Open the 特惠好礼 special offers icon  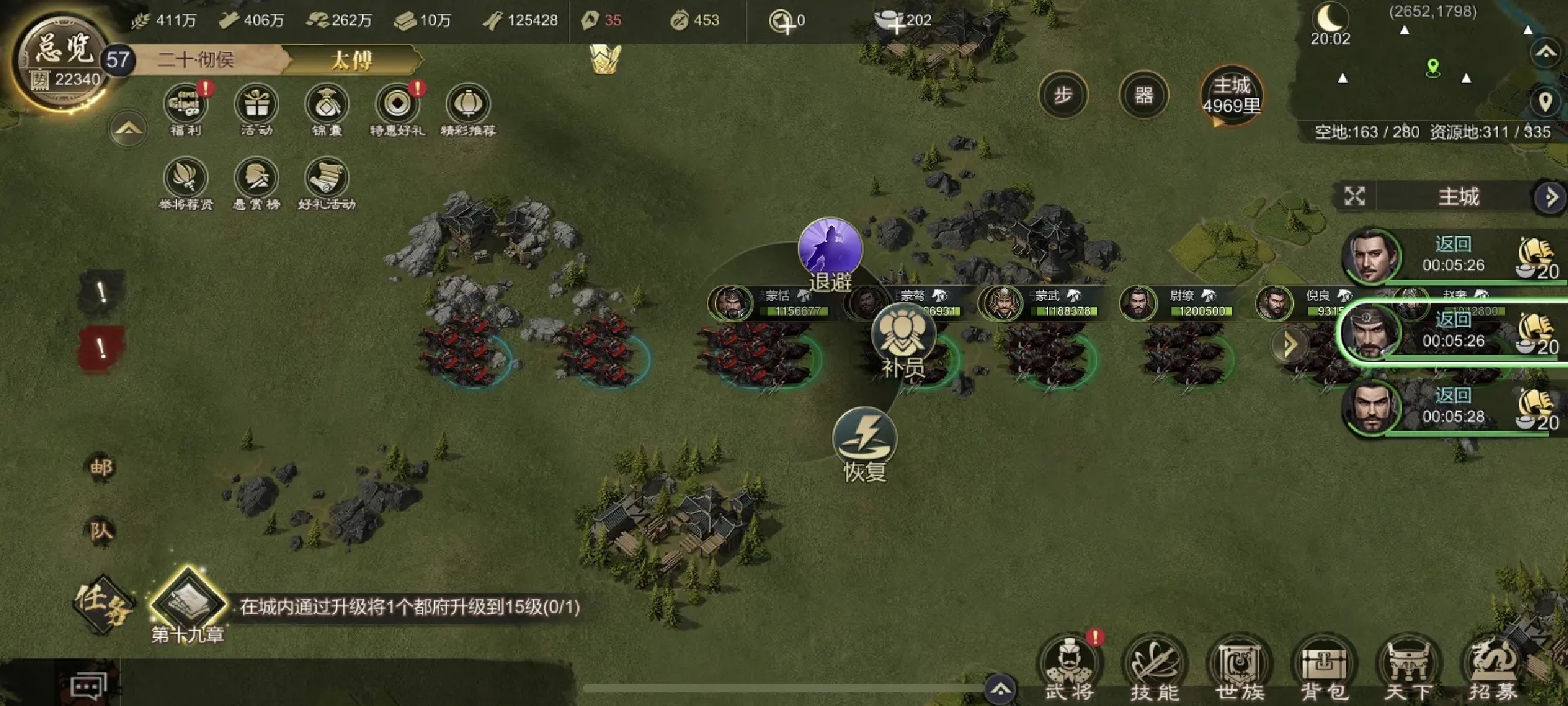pyautogui.click(x=397, y=105)
